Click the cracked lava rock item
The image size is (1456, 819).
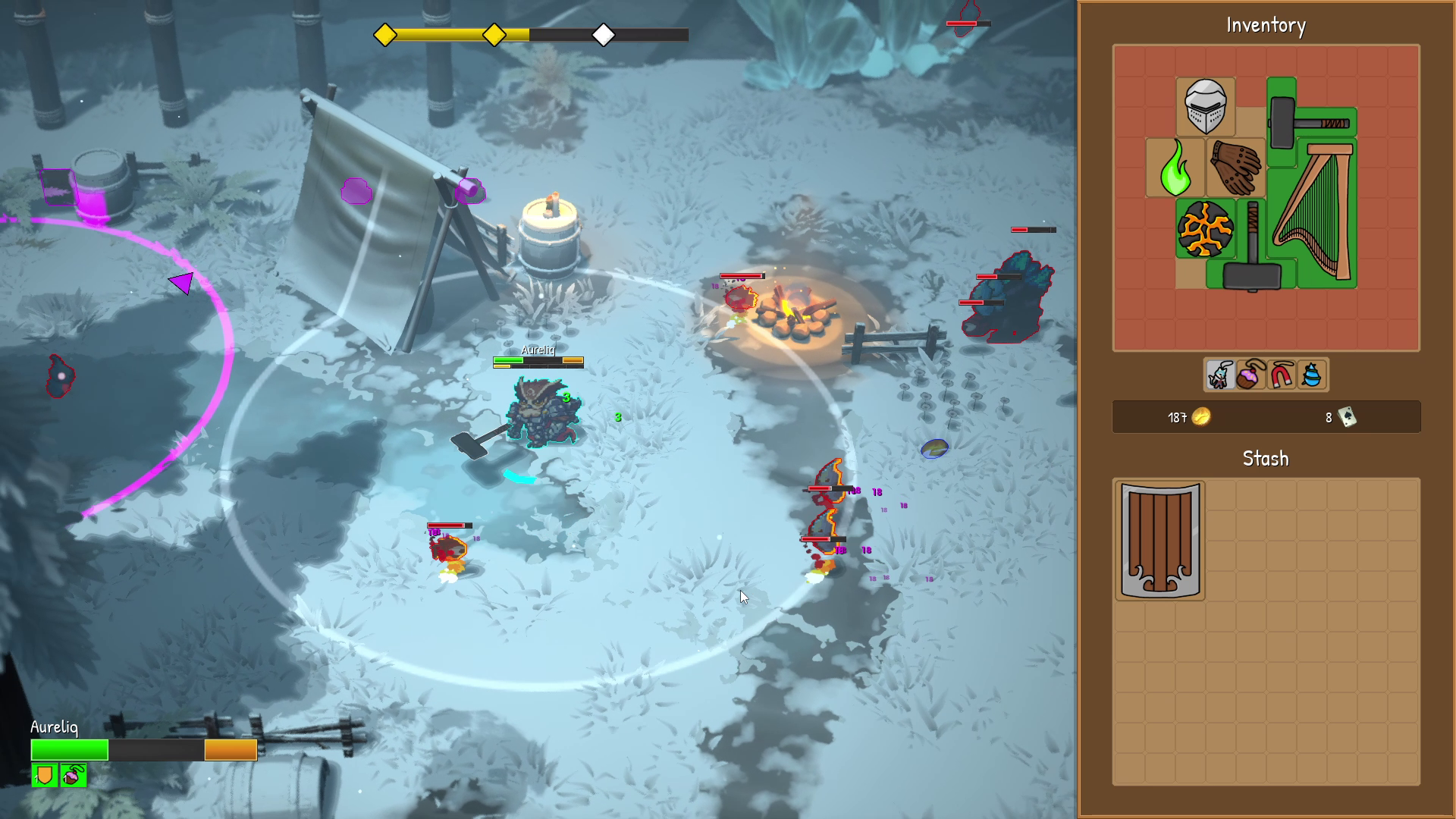[x=1205, y=229]
